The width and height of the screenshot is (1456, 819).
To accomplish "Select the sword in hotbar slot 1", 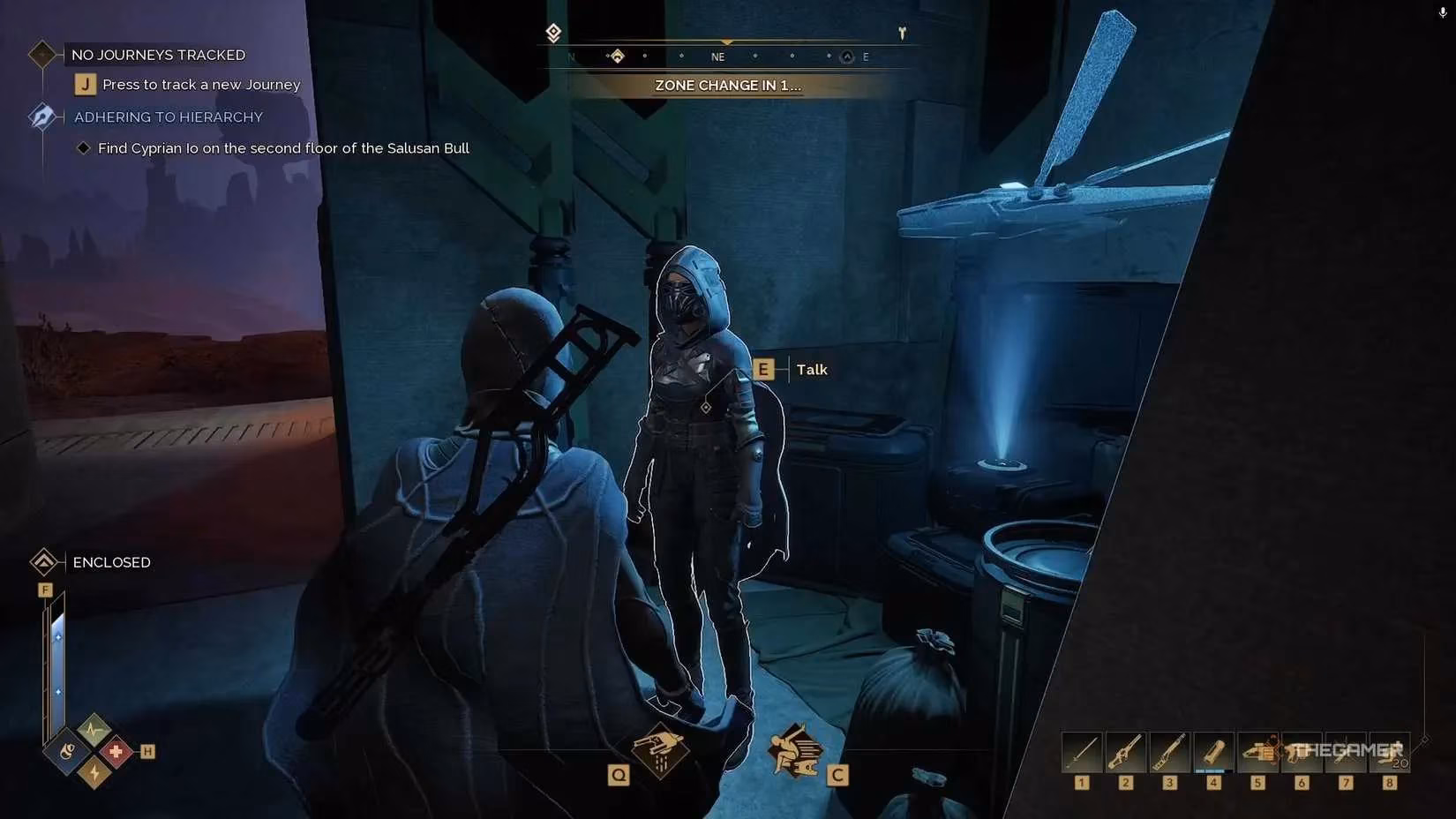I will pos(1082,753).
